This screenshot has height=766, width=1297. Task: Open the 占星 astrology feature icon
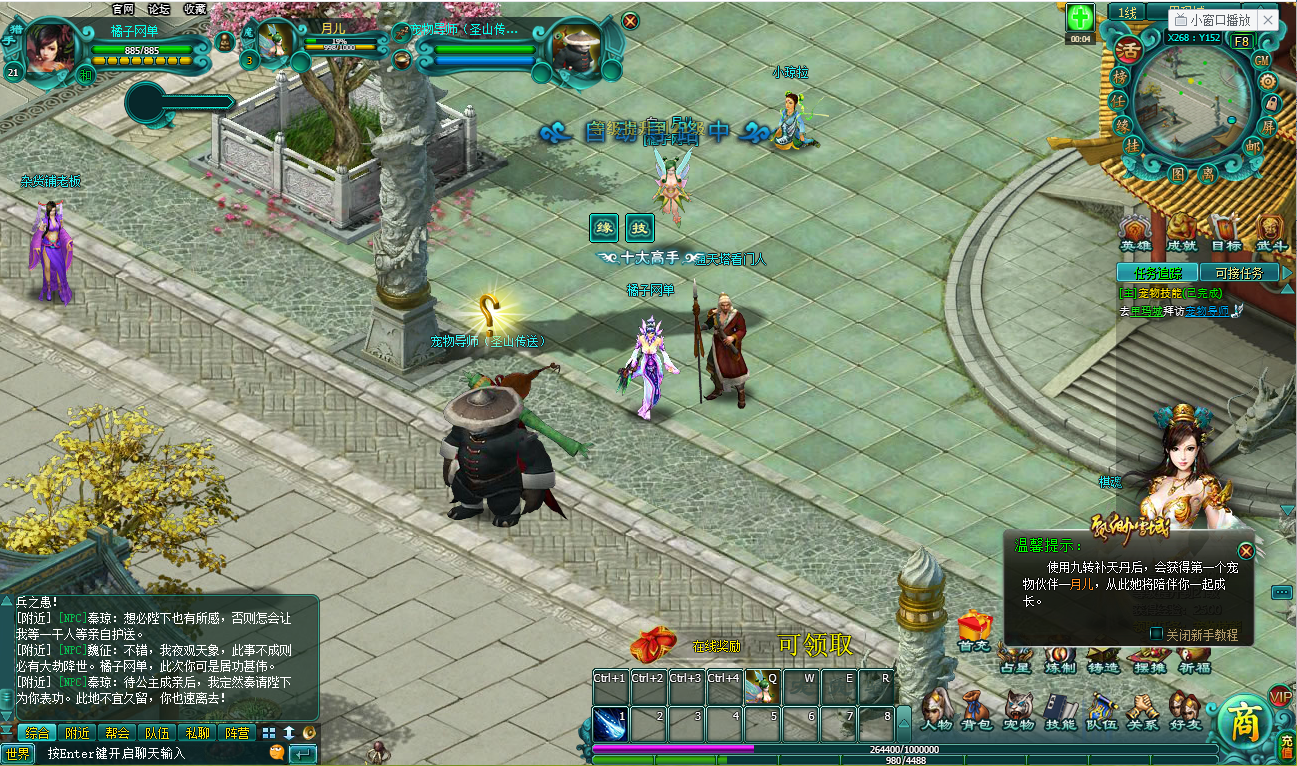(1016, 656)
